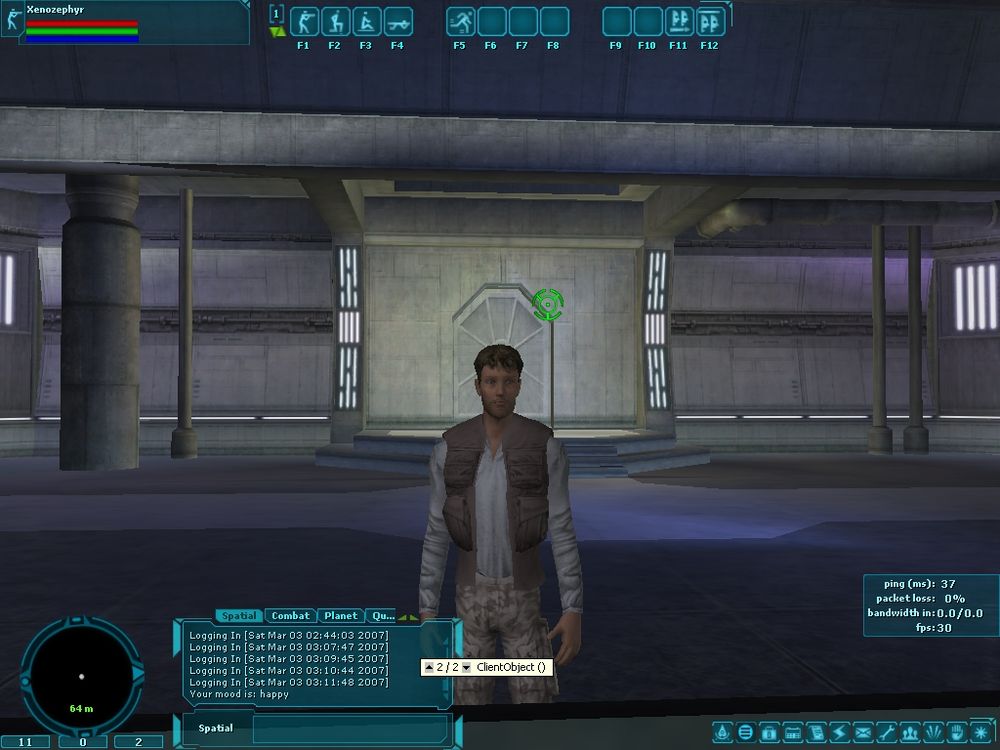Trigger the running figure ability in F5

tap(460, 21)
